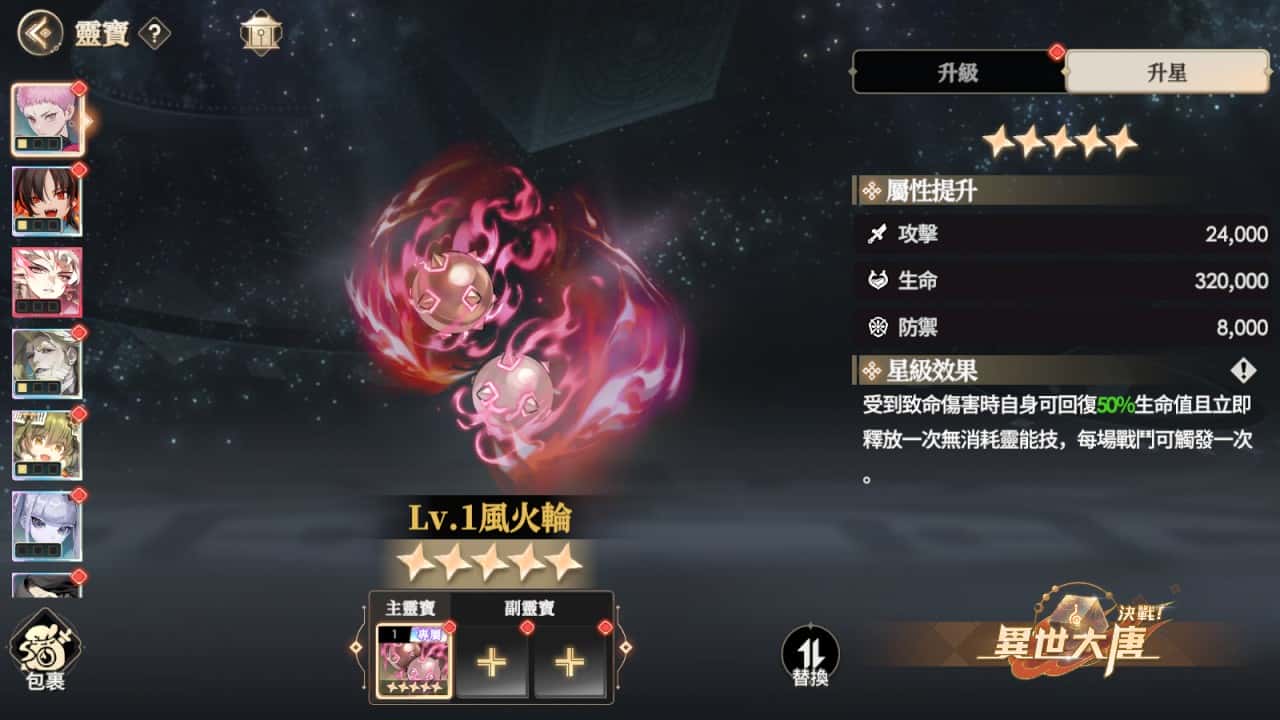Open the lantern icon at the top

(x=259, y=30)
